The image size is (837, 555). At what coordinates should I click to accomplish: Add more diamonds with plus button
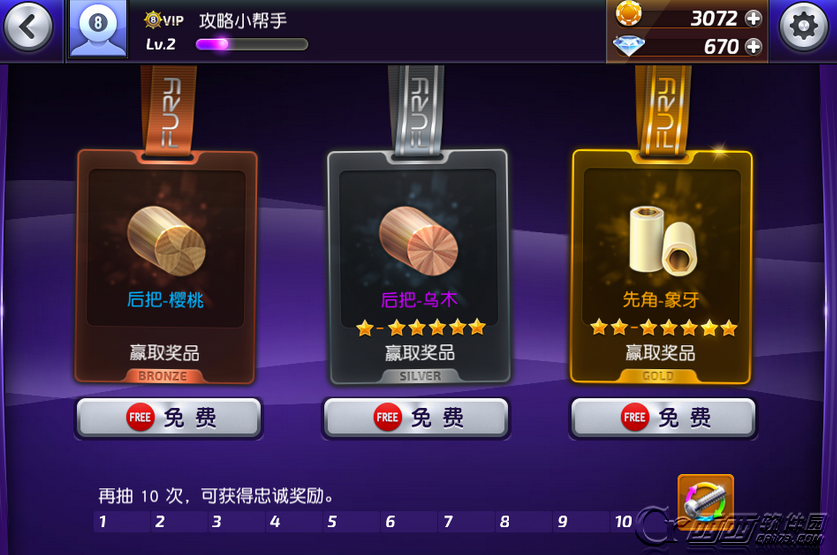[x=753, y=46]
